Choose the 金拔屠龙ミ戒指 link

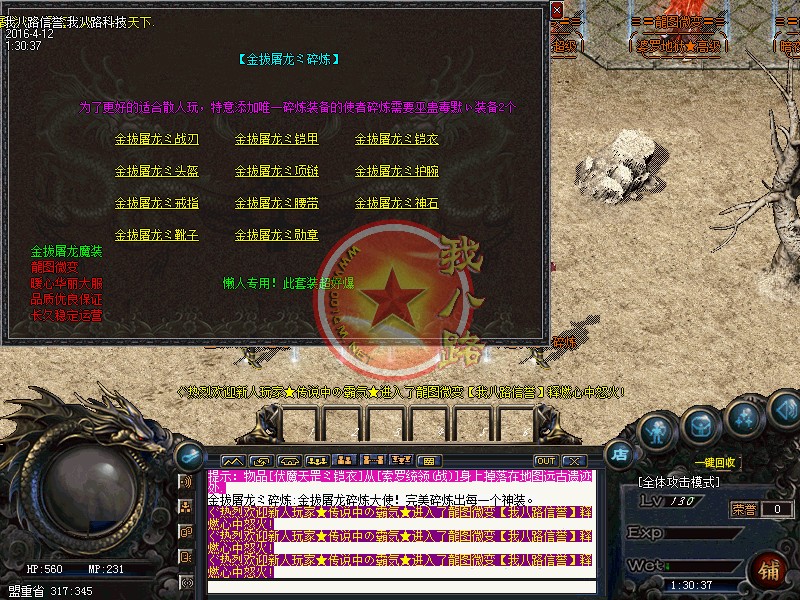pos(157,203)
